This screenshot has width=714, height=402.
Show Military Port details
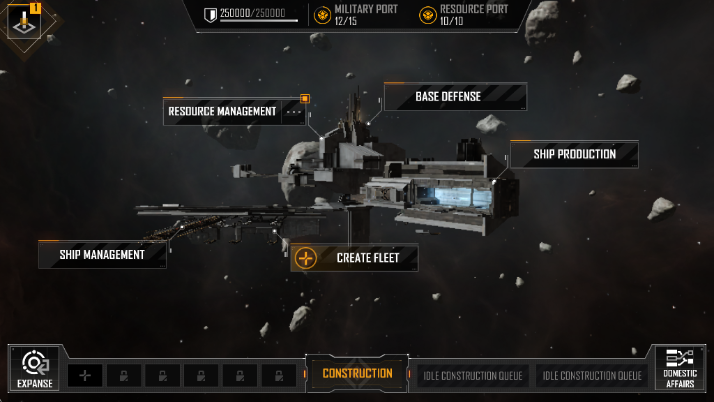pos(358,15)
